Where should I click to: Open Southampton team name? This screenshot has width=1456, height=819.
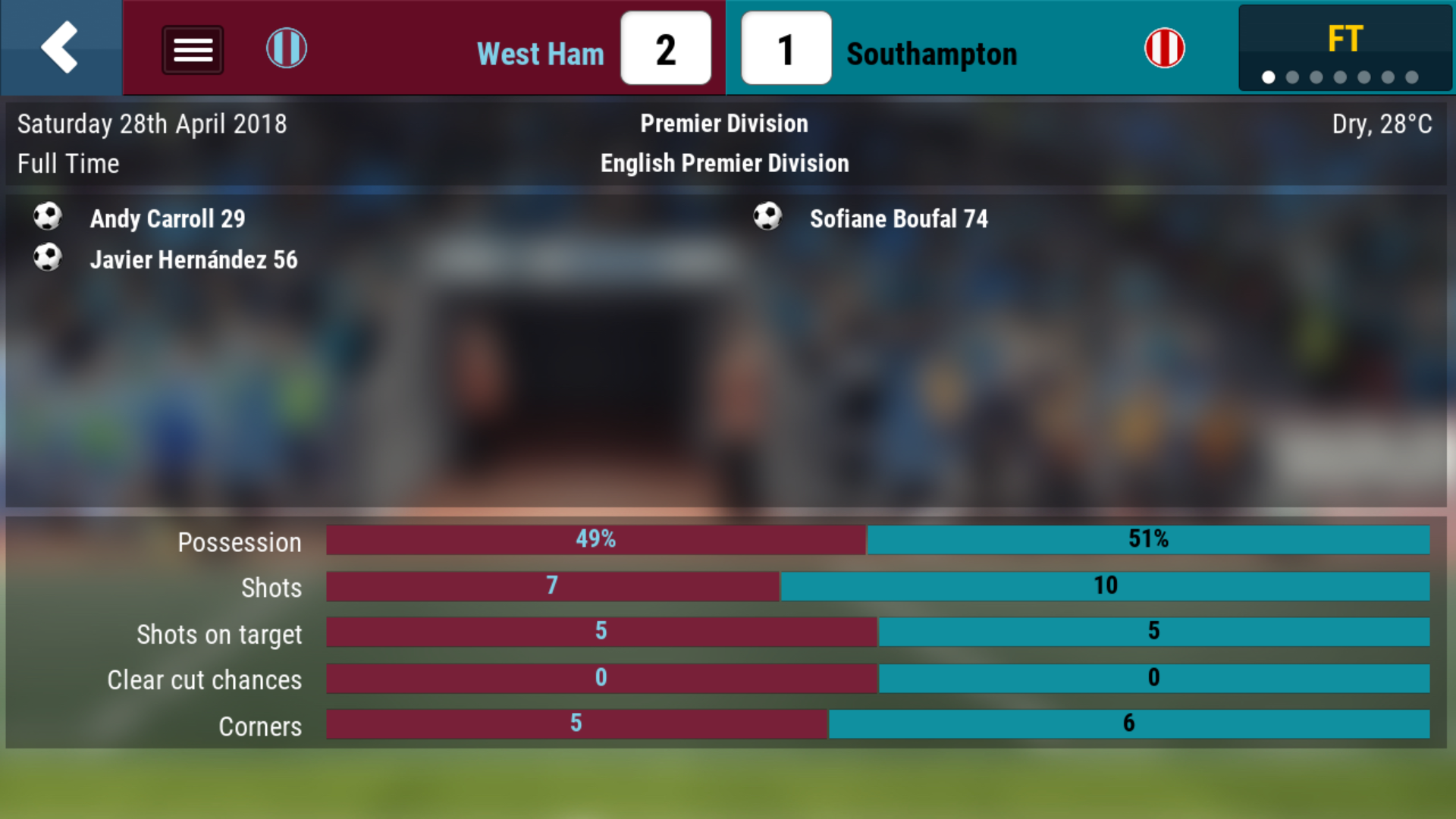pos(931,54)
